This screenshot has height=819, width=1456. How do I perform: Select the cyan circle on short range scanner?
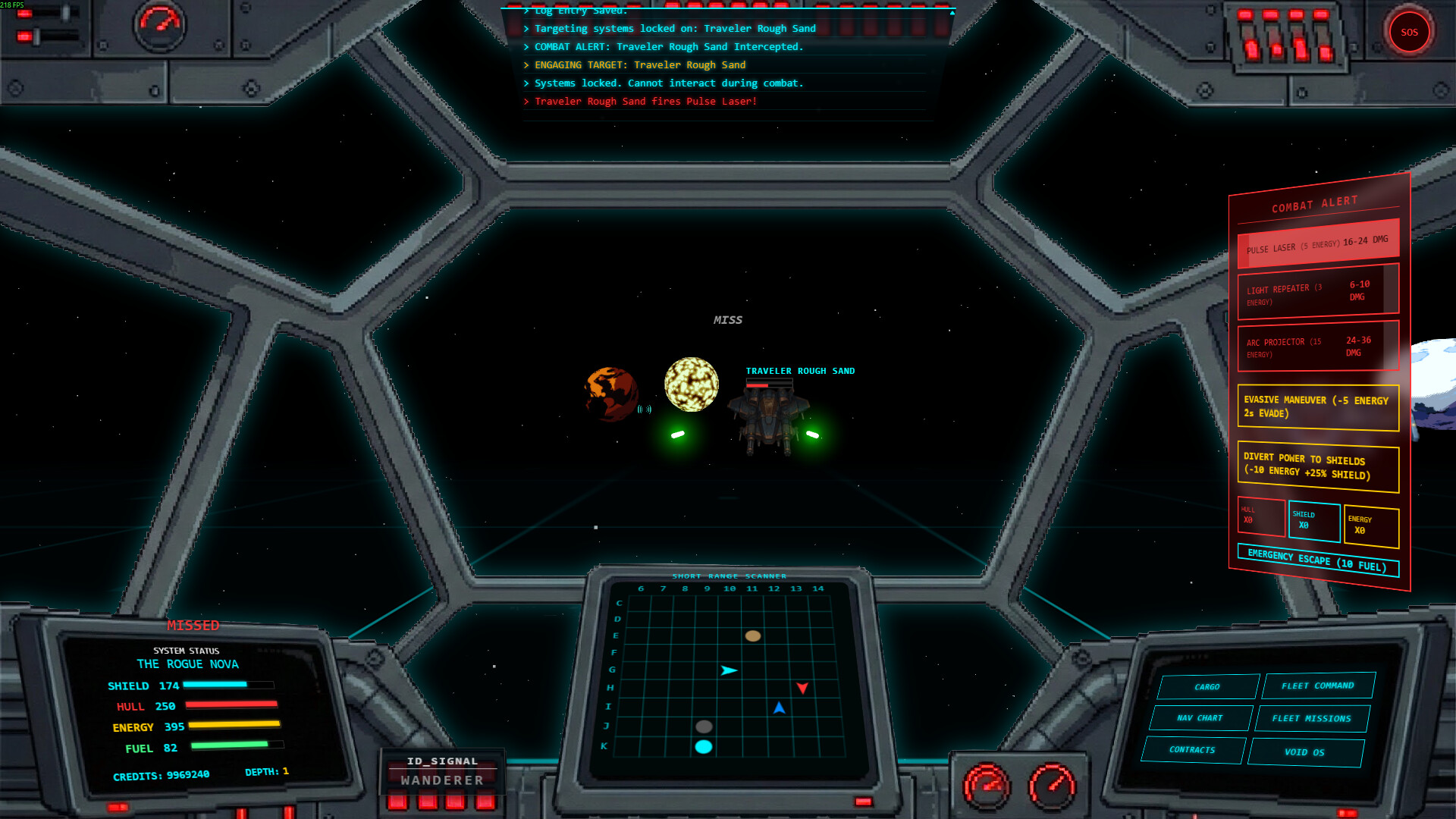tap(704, 747)
